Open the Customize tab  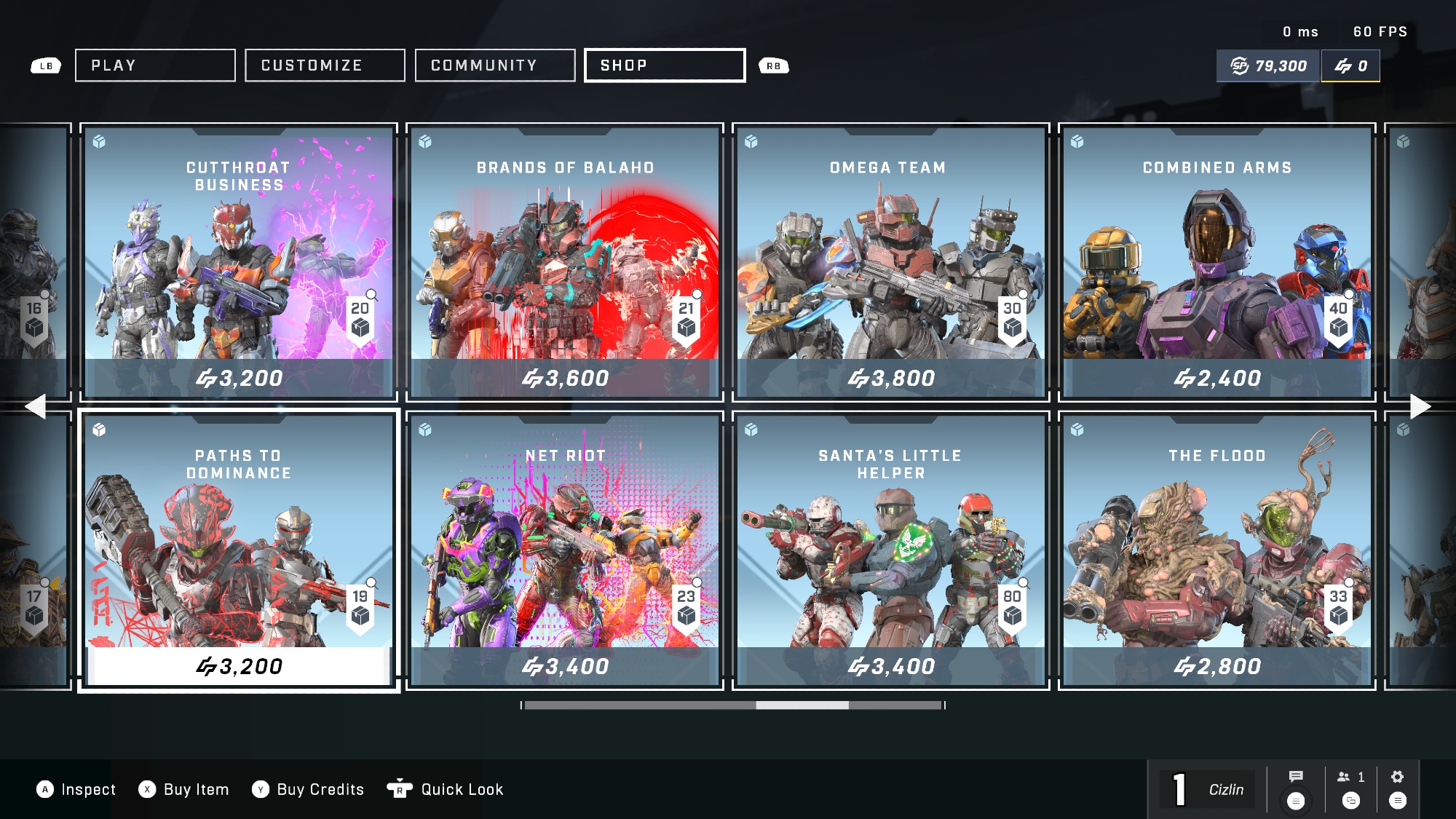[x=325, y=66]
